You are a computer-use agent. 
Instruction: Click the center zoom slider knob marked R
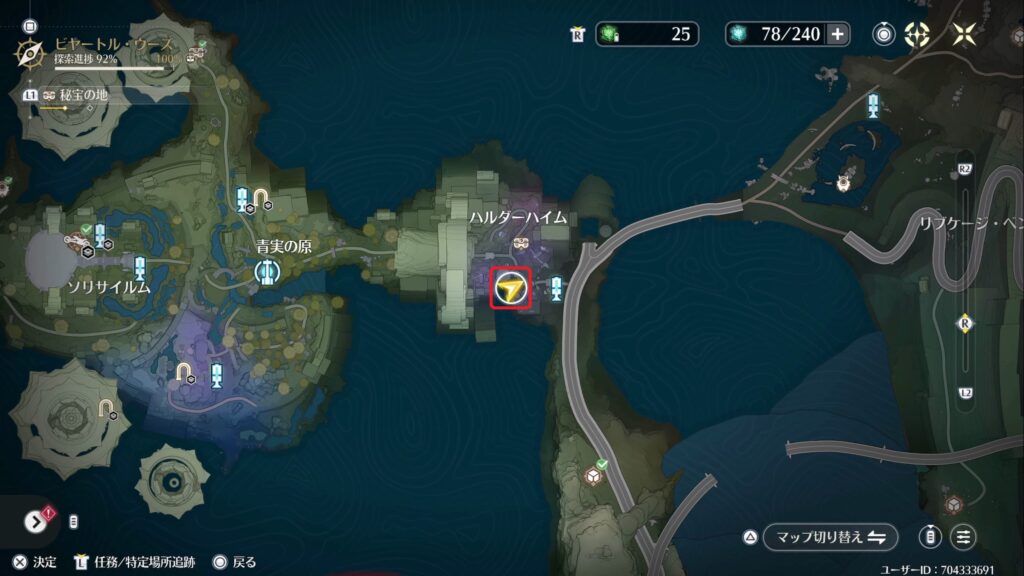click(x=965, y=323)
